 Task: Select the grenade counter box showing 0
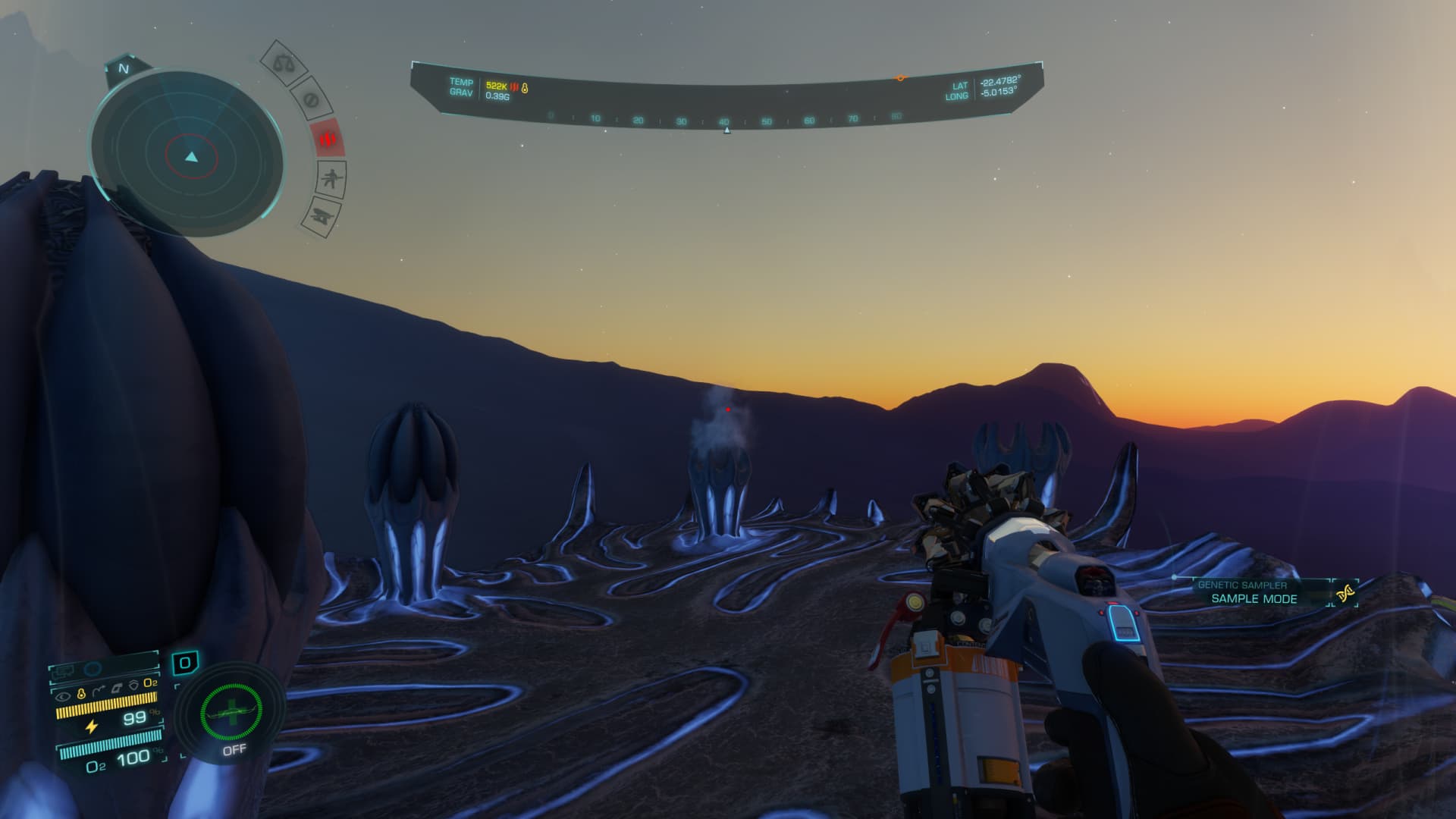(x=185, y=664)
